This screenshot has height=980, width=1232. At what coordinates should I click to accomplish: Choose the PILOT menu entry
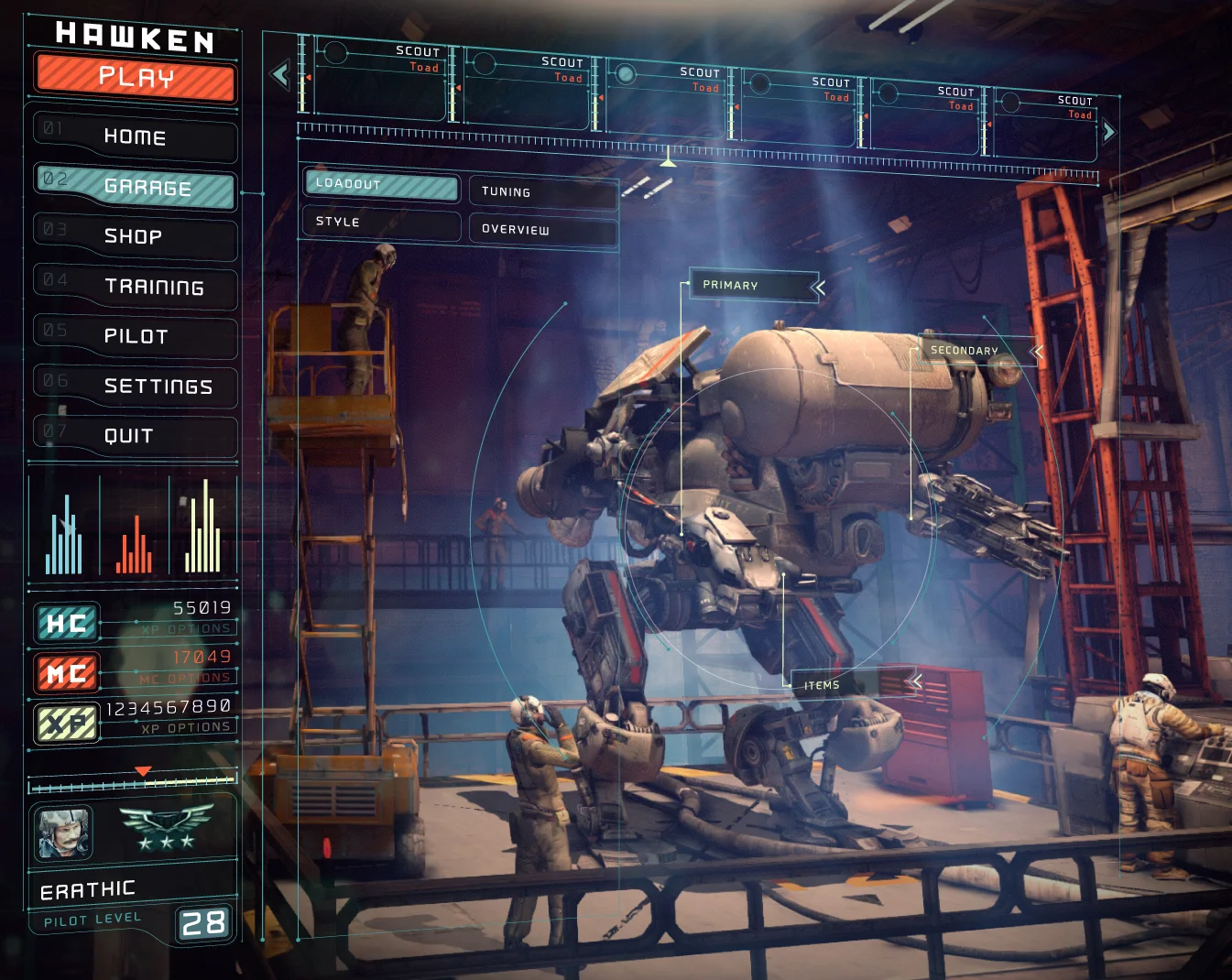[x=136, y=337]
